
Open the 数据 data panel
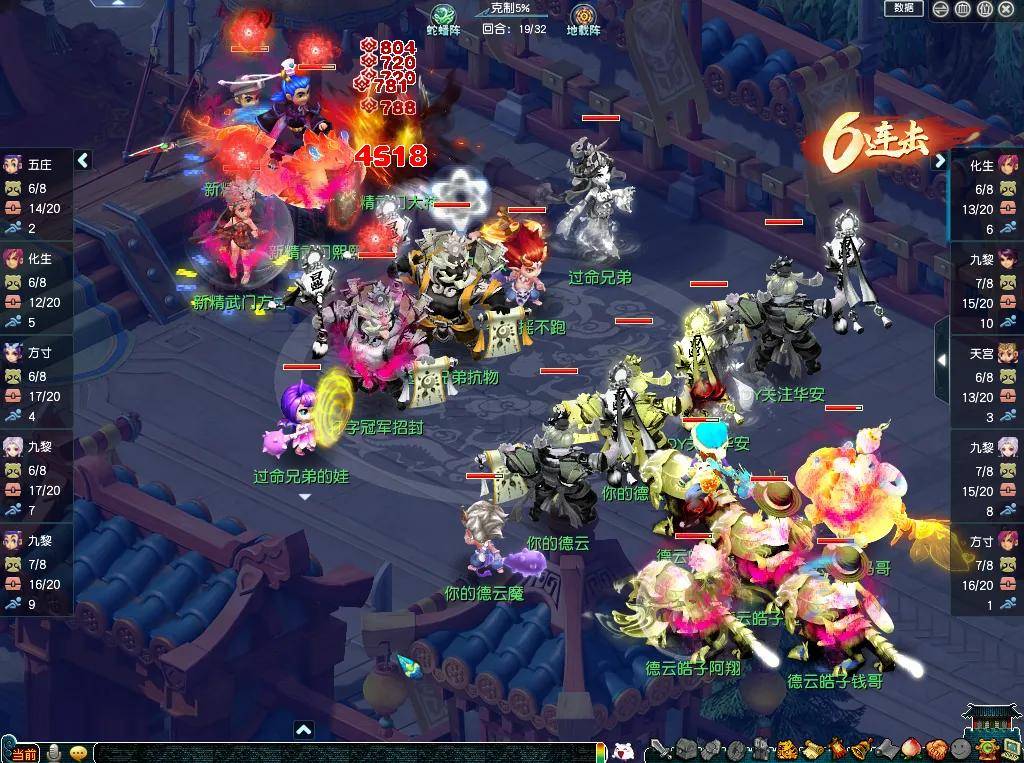pos(903,8)
